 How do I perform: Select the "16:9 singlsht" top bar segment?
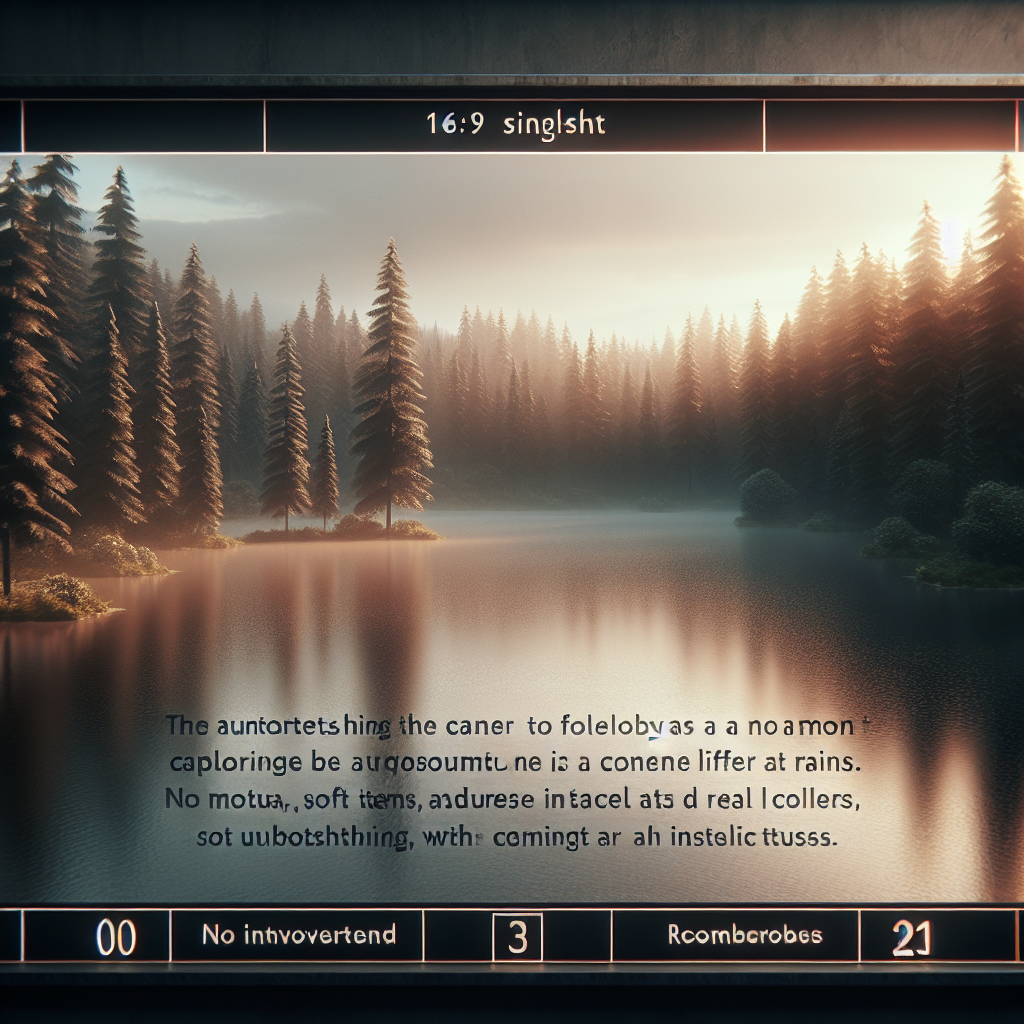point(514,126)
